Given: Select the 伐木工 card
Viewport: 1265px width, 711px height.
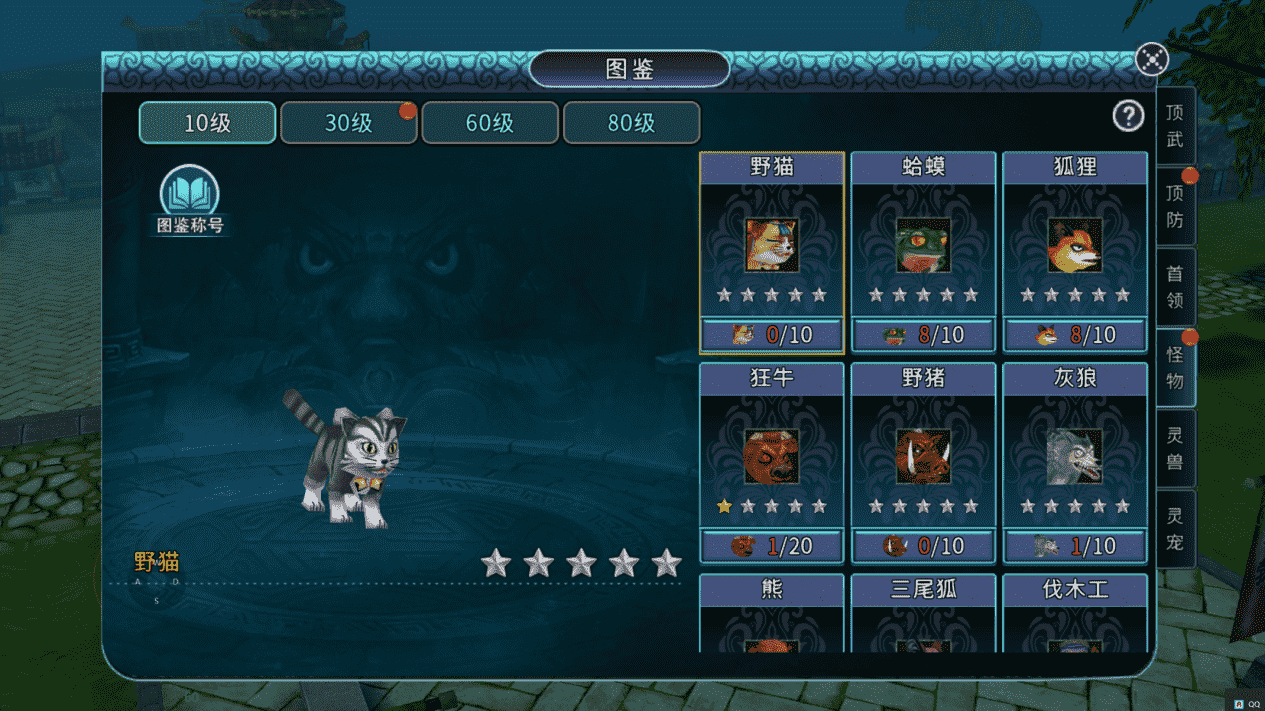Looking at the screenshot, I should pyautogui.click(x=1075, y=612).
